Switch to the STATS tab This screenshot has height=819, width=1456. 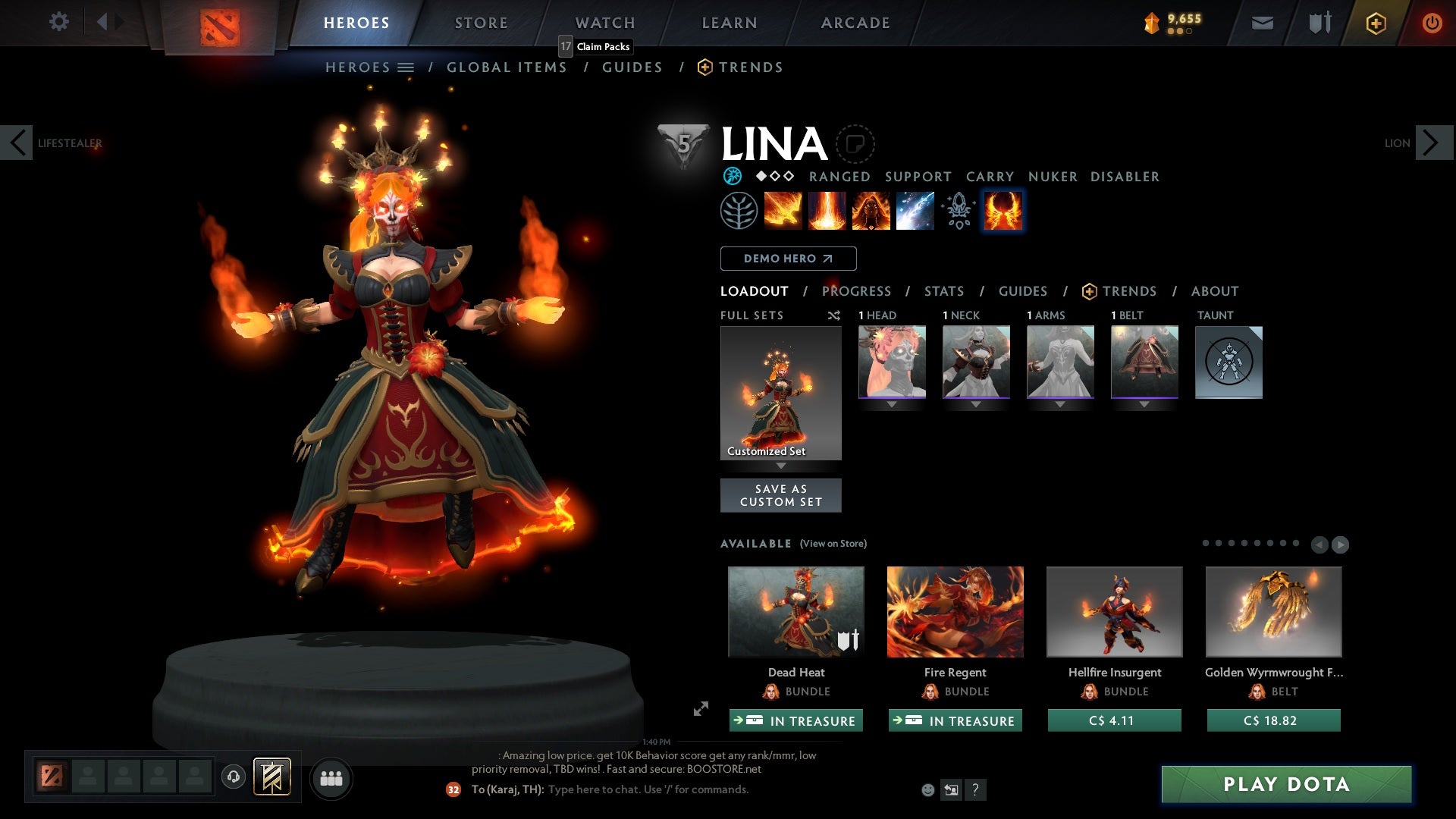[x=943, y=291]
